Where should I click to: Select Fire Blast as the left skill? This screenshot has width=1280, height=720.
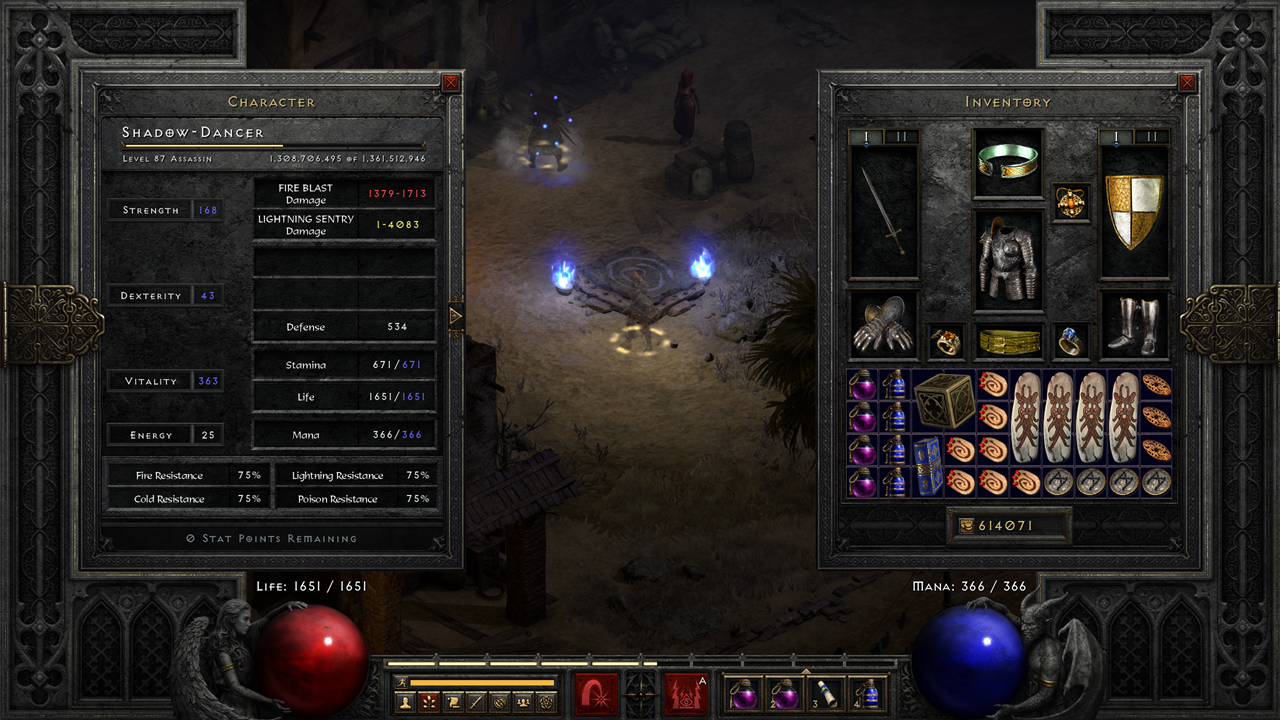pyautogui.click(x=595, y=695)
